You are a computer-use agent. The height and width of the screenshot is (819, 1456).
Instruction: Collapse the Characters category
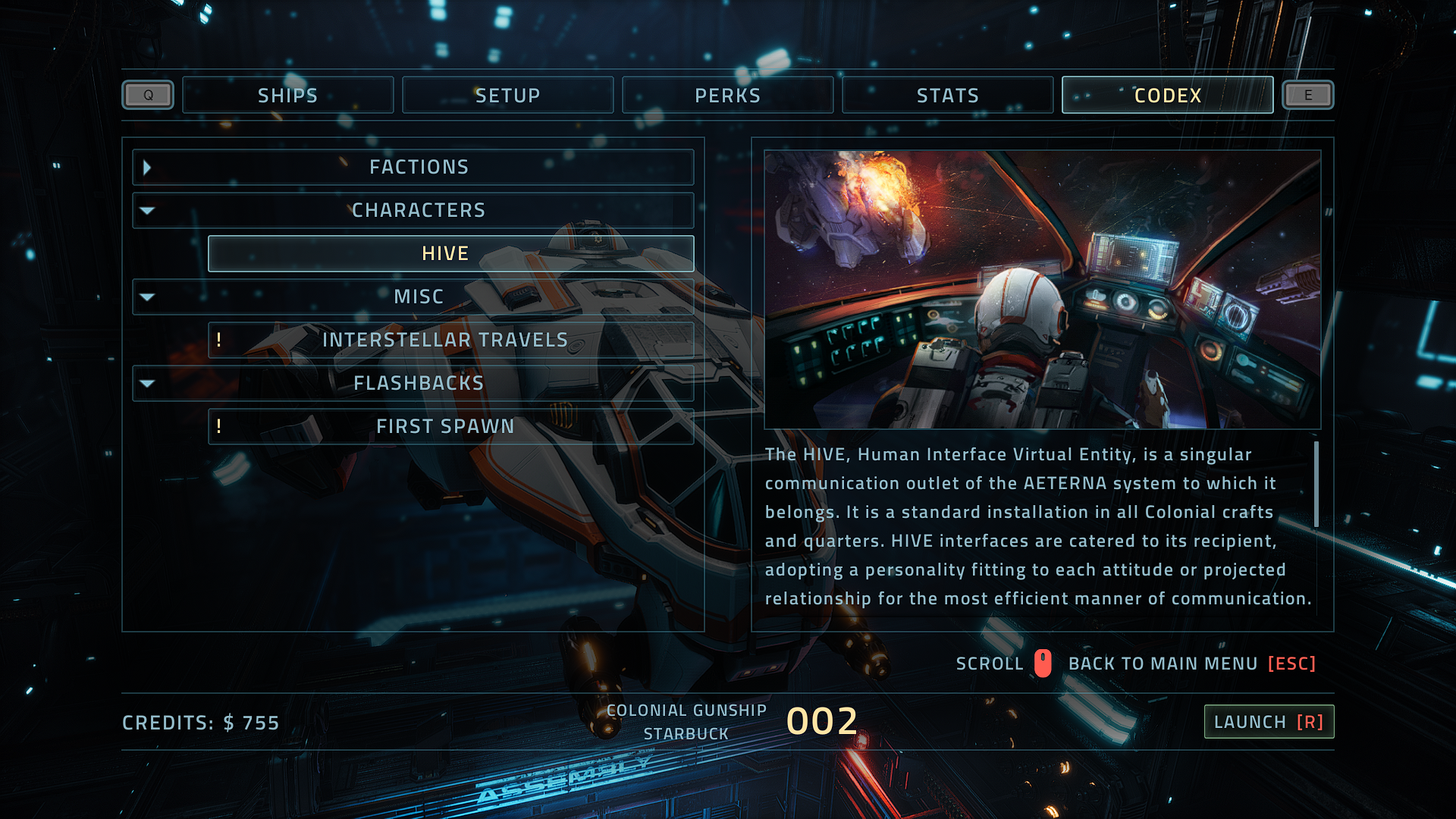click(x=413, y=211)
